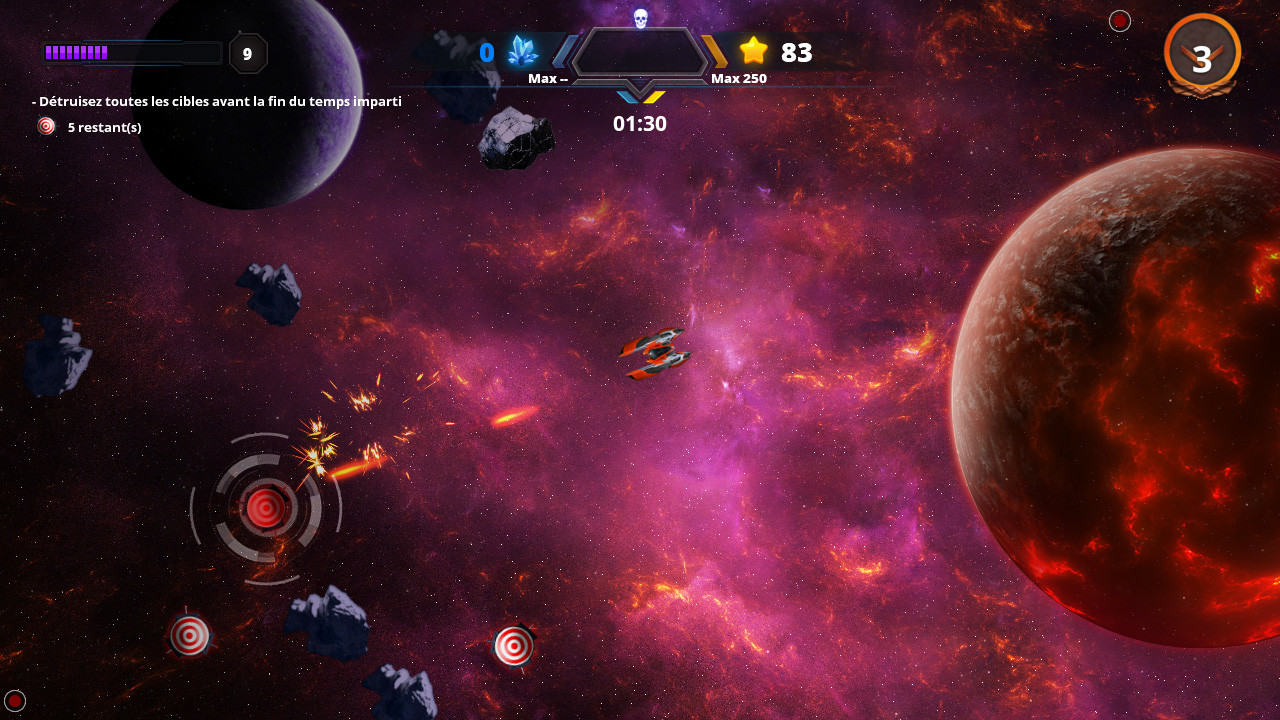Image resolution: width=1280 pixels, height=720 pixels.
Task: Click the small target above the bottom asteroids
Action: coord(190,634)
